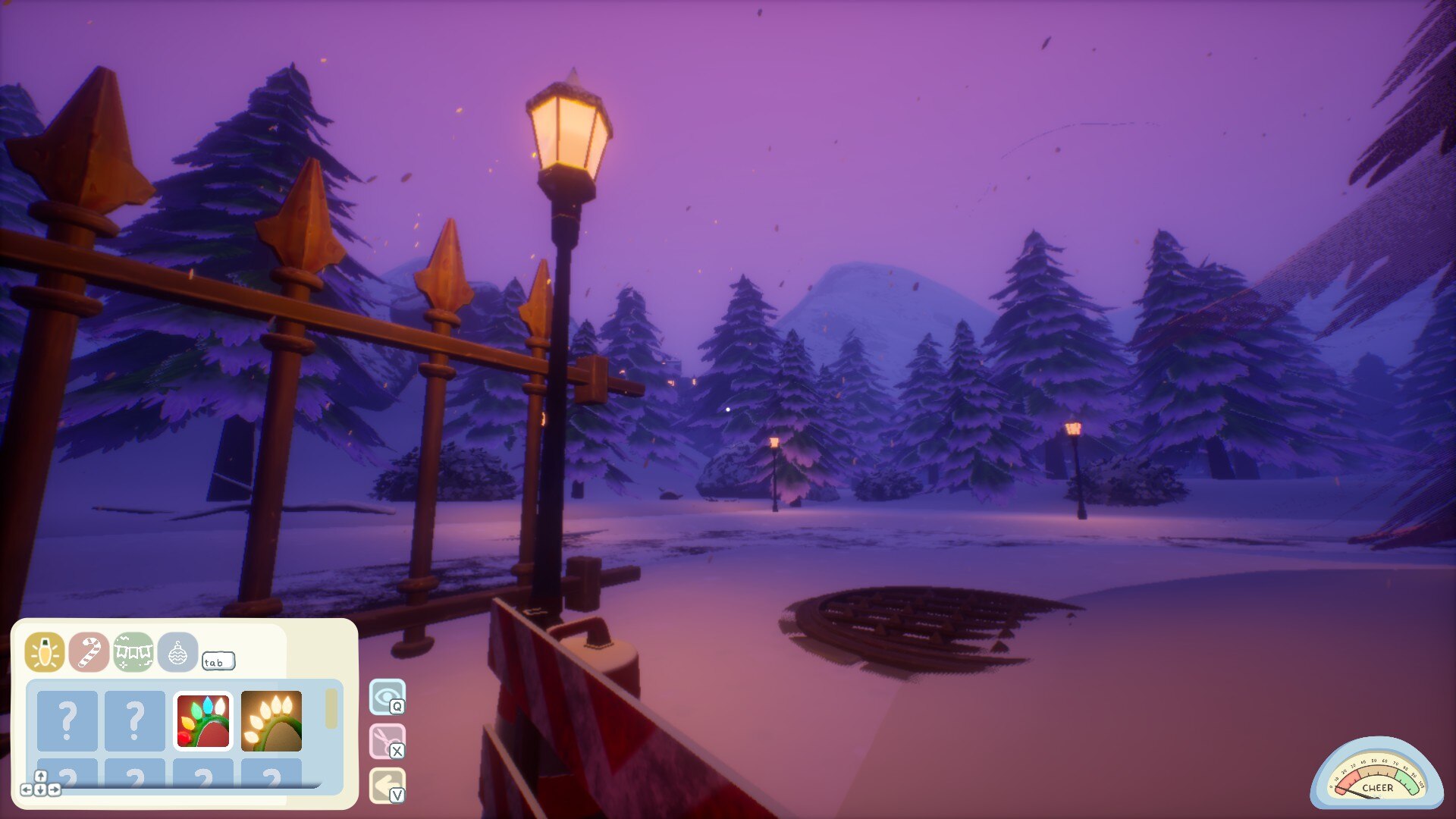Image resolution: width=1456 pixels, height=819 pixels.
Task: Click the decoration list scrollbar handle
Action: (x=331, y=709)
